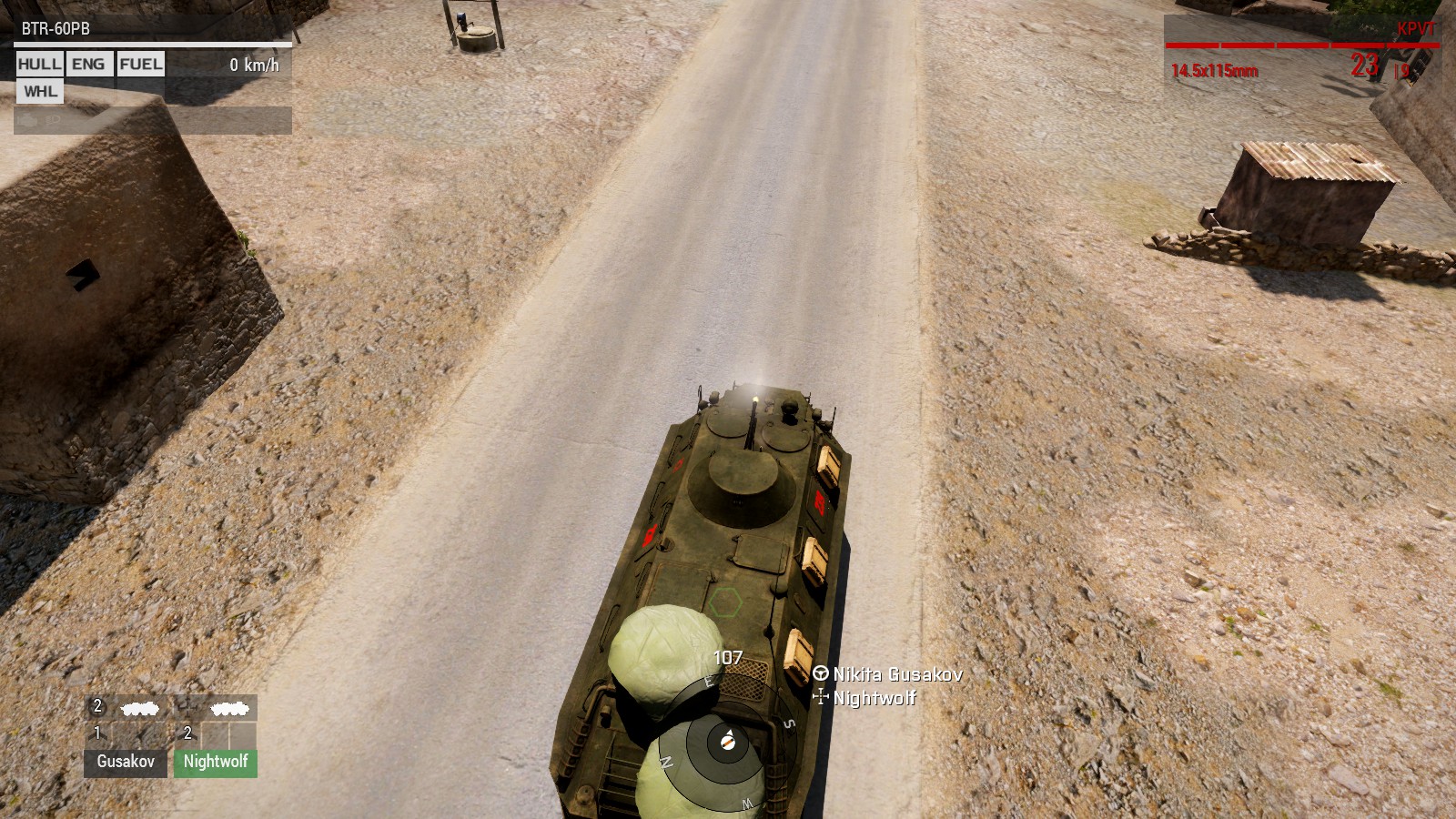Screen dimensions: 1456x819
Task: Click the WHL wheel status indicator
Action: (x=40, y=92)
